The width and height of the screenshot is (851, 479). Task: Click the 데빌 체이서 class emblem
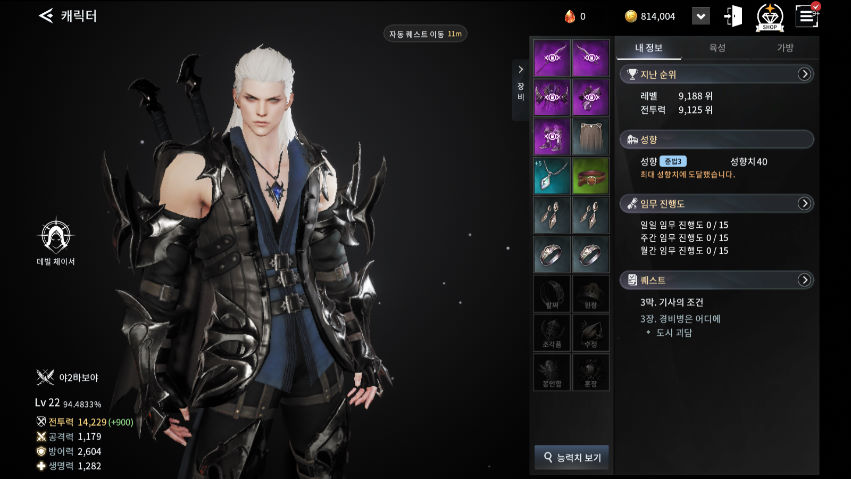(56, 237)
